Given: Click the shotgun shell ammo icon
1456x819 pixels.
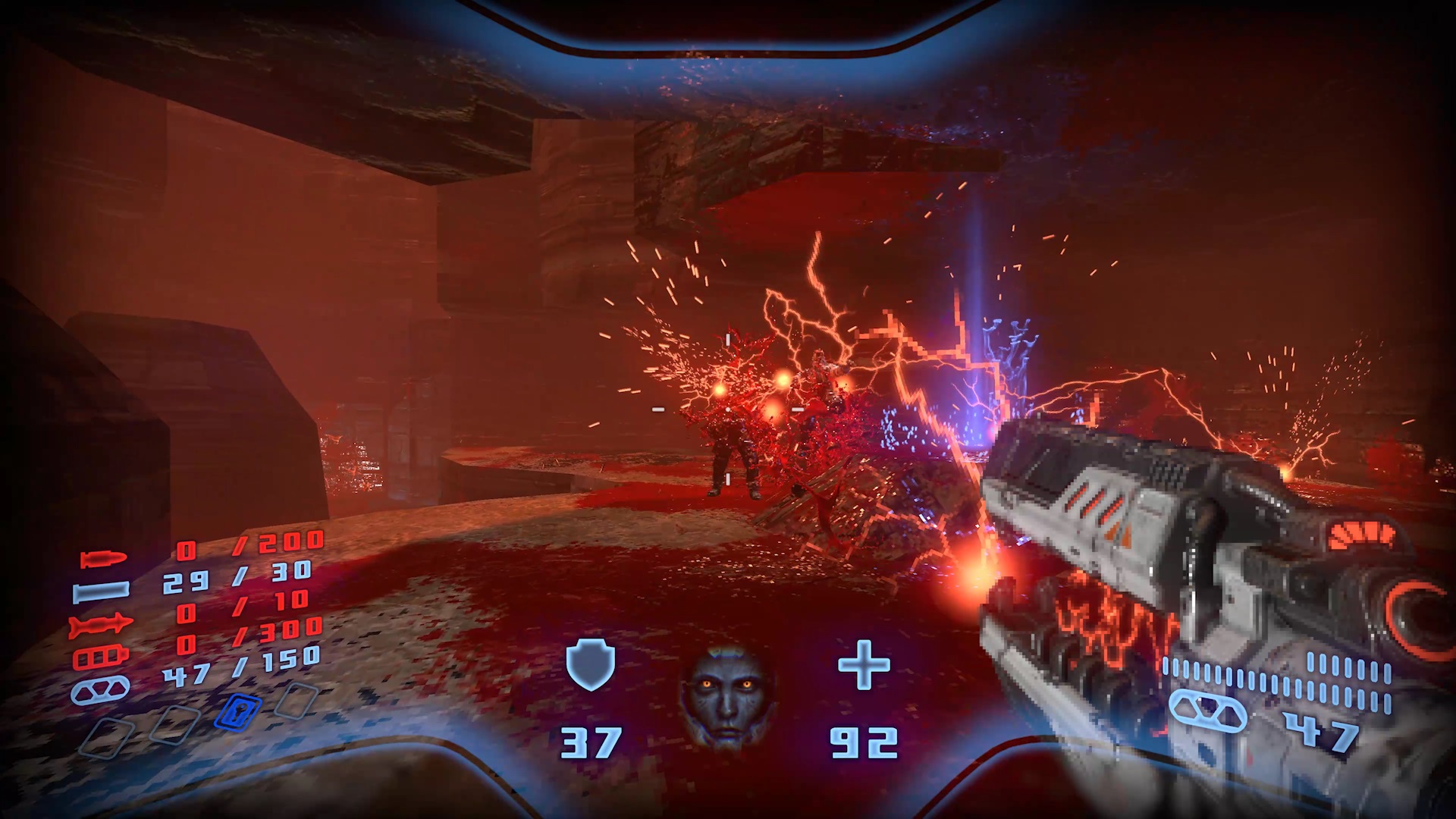Looking at the screenshot, I should (101, 591).
